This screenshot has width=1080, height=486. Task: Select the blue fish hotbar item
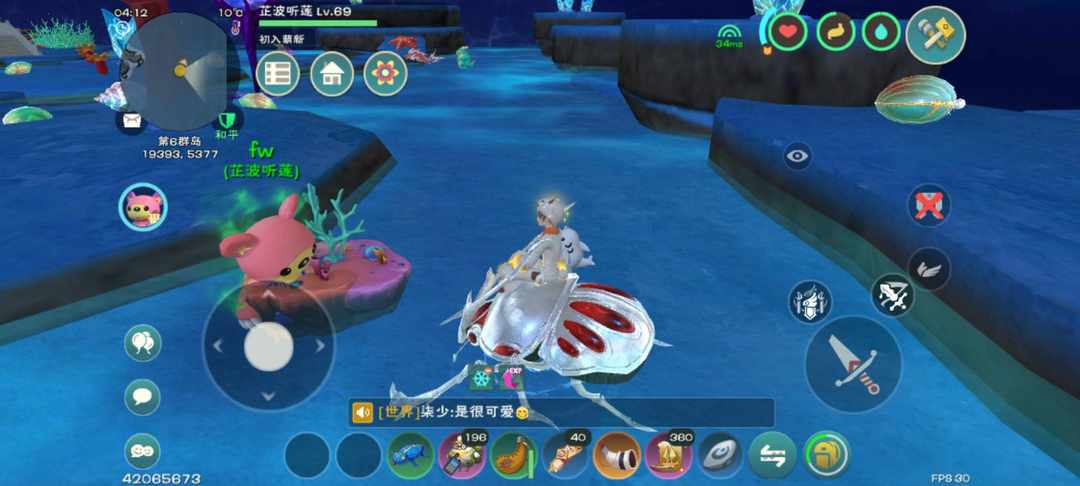[410, 456]
